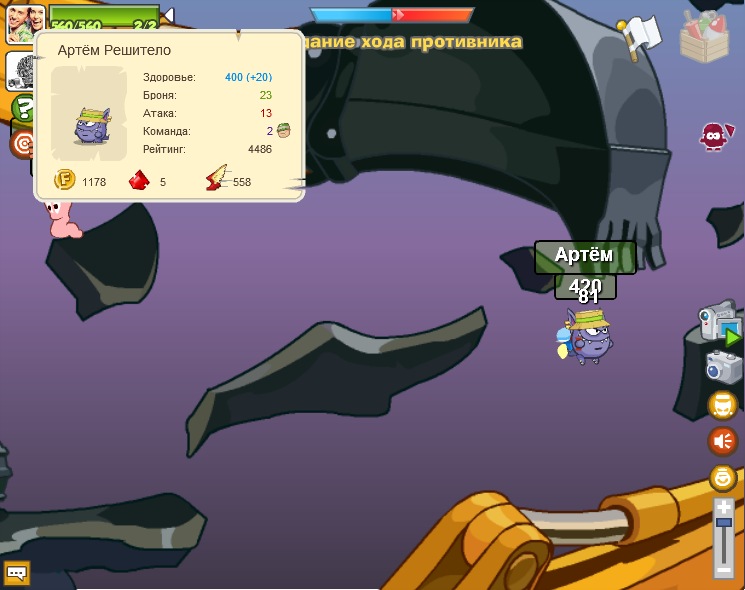The height and width of the screenshot is (590, 745).
Task: Click the round yellow button above the speaker
Action: click(x=722, y=405)
